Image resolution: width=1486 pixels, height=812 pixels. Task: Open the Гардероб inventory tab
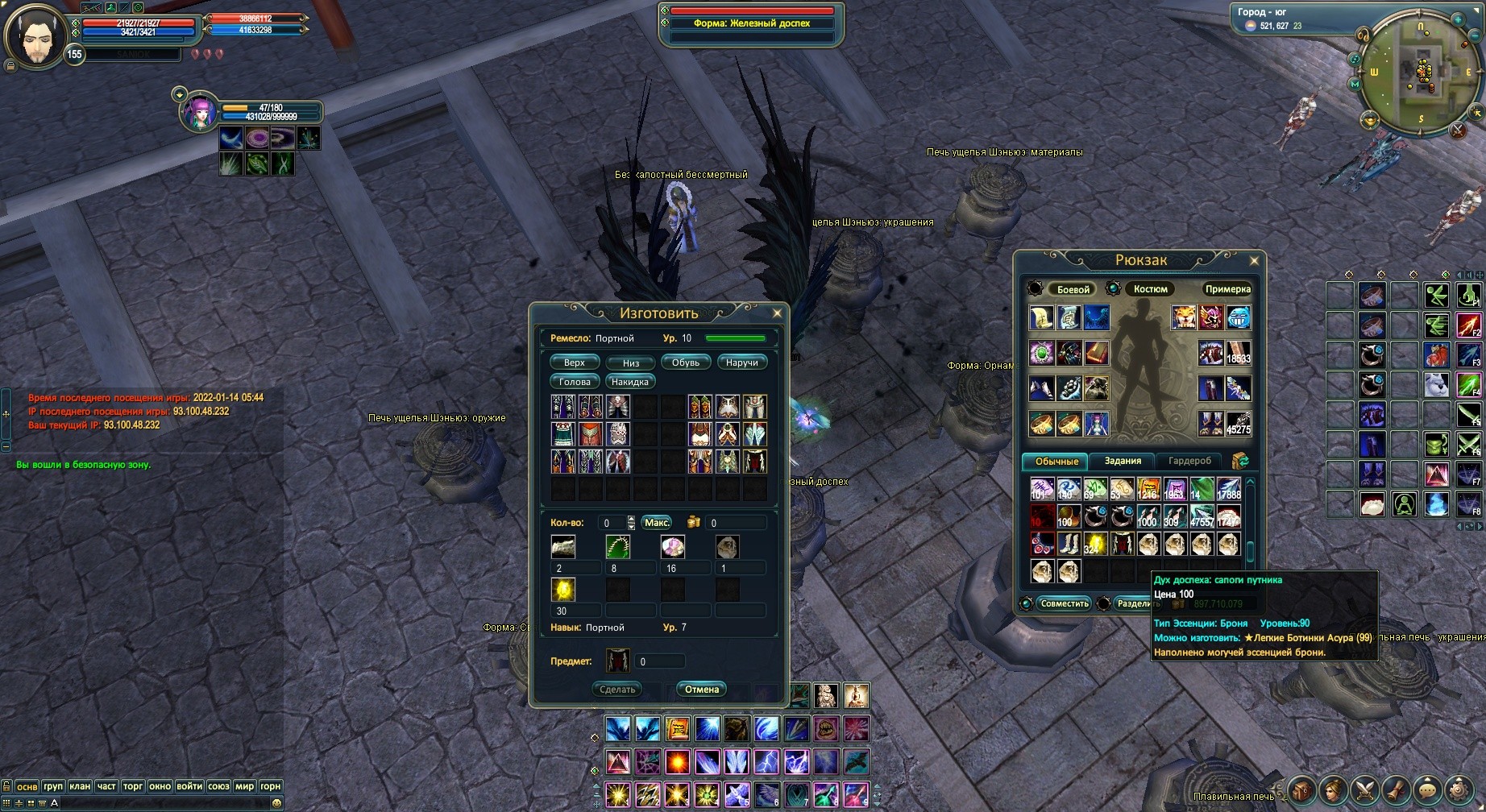click(1189, 461)
